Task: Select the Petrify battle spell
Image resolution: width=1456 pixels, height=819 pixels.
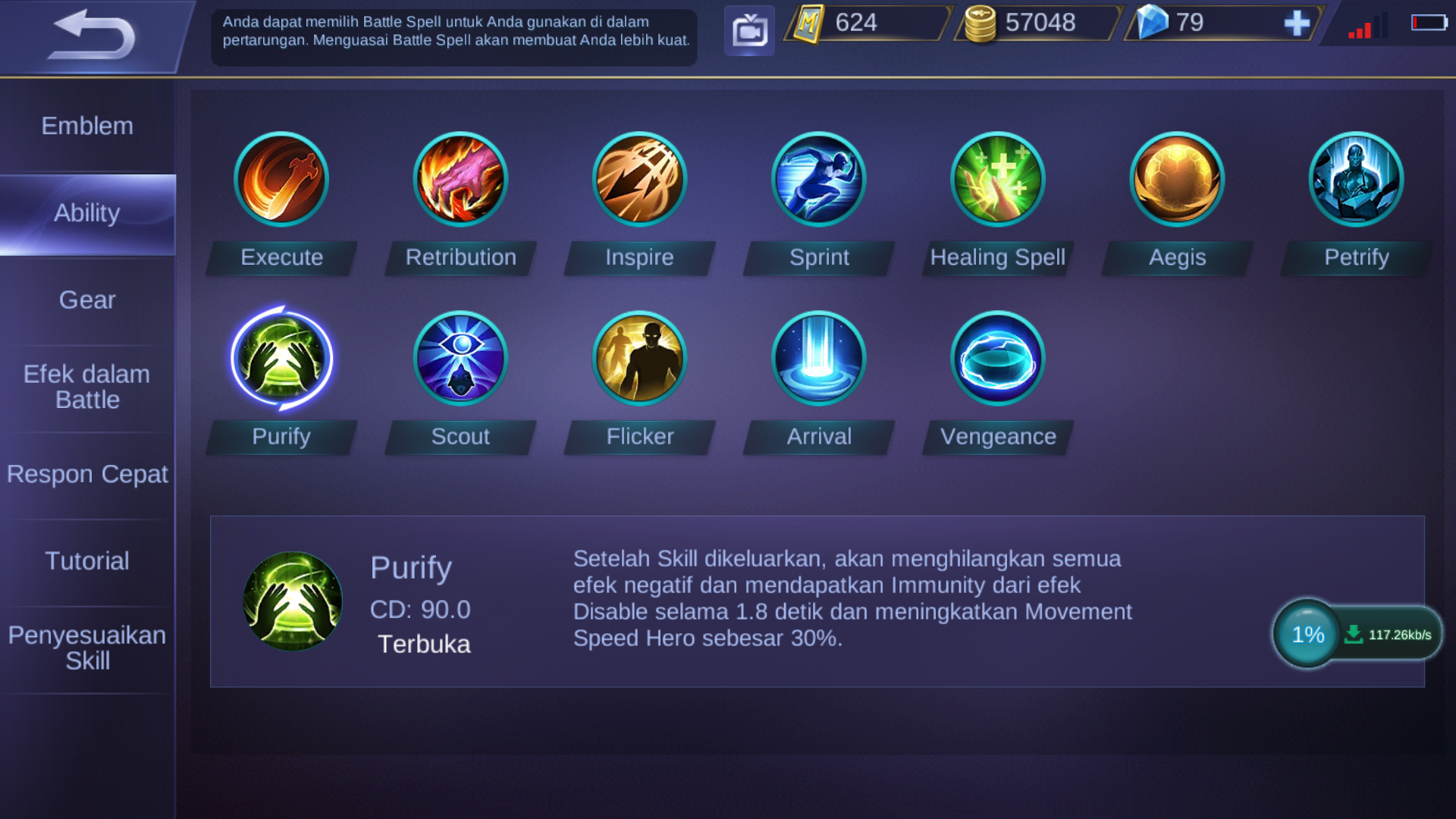Action: [x=1355, y=179]
